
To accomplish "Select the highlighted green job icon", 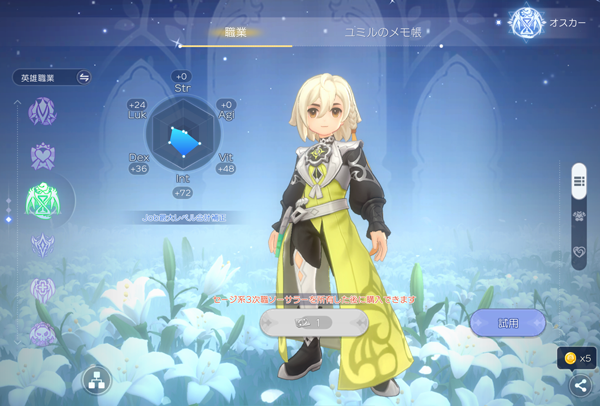I will click(x=43, y=202).
